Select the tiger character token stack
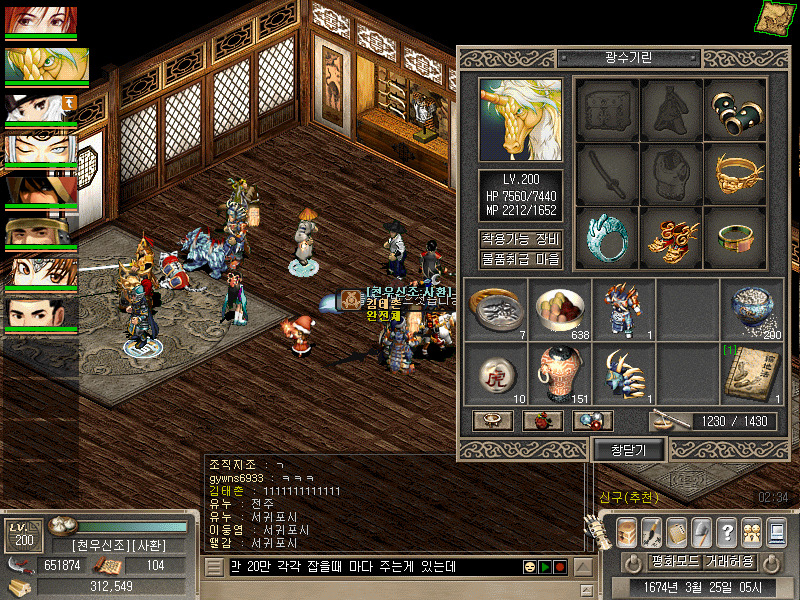Viewport: 800px width, 600px height. pyautogui.click(x=494, y=373)
